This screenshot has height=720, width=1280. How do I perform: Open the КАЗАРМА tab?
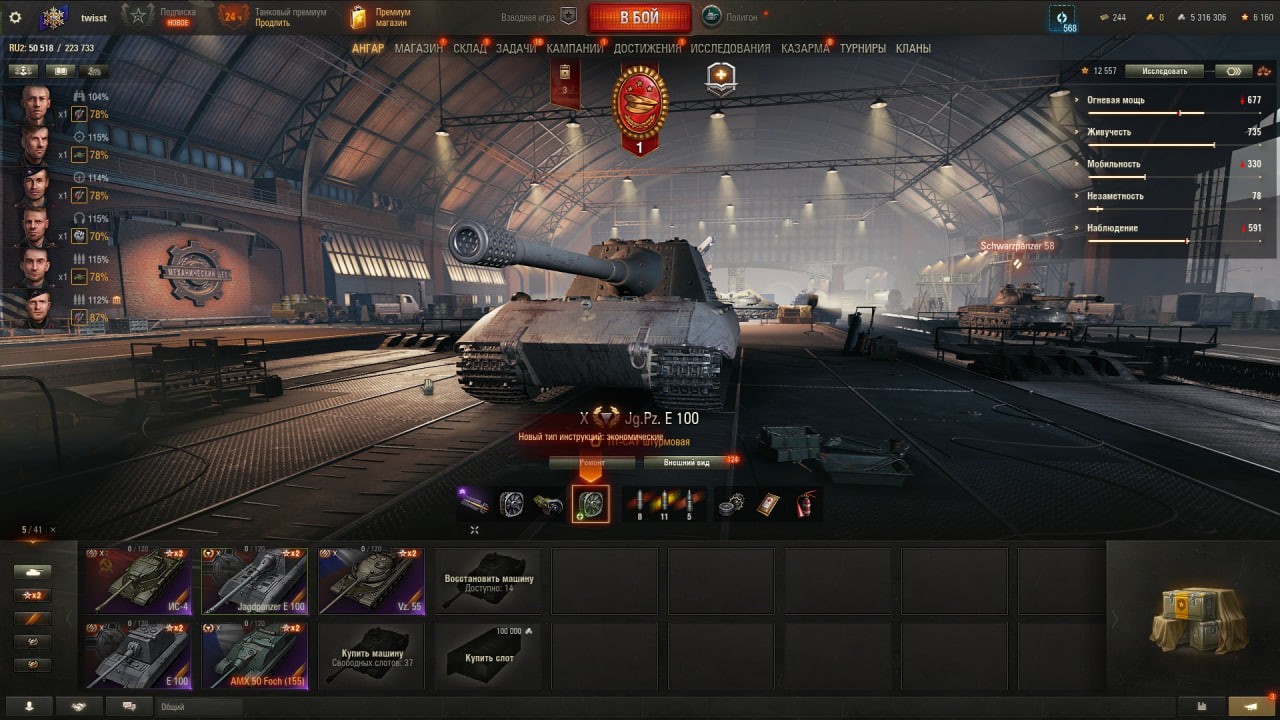(805, 48)
